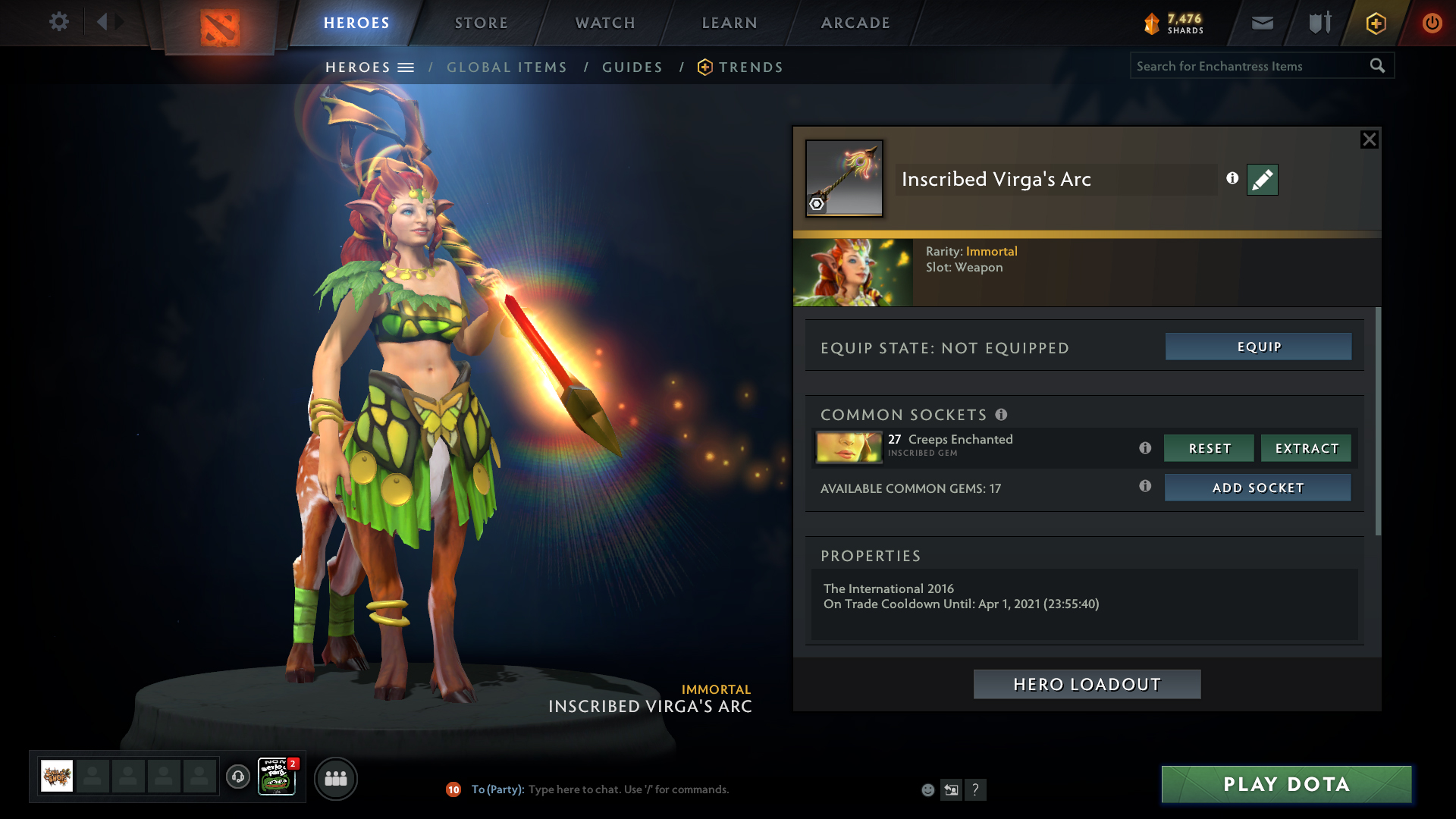Select the Arcade tab
Viewport: 1456px width, 819px height.
[855, 23]
